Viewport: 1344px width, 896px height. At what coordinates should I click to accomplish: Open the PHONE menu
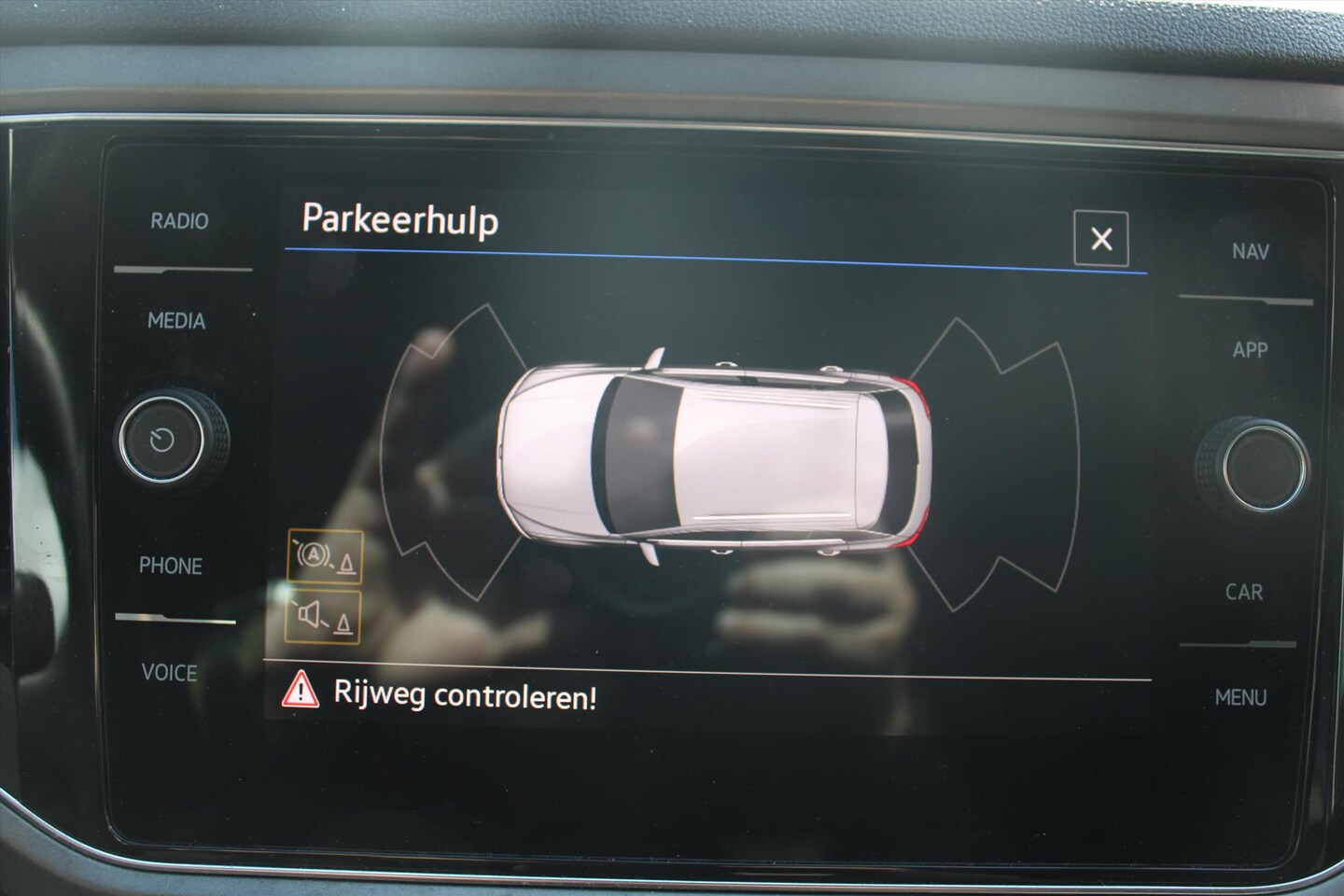(170, 566)
